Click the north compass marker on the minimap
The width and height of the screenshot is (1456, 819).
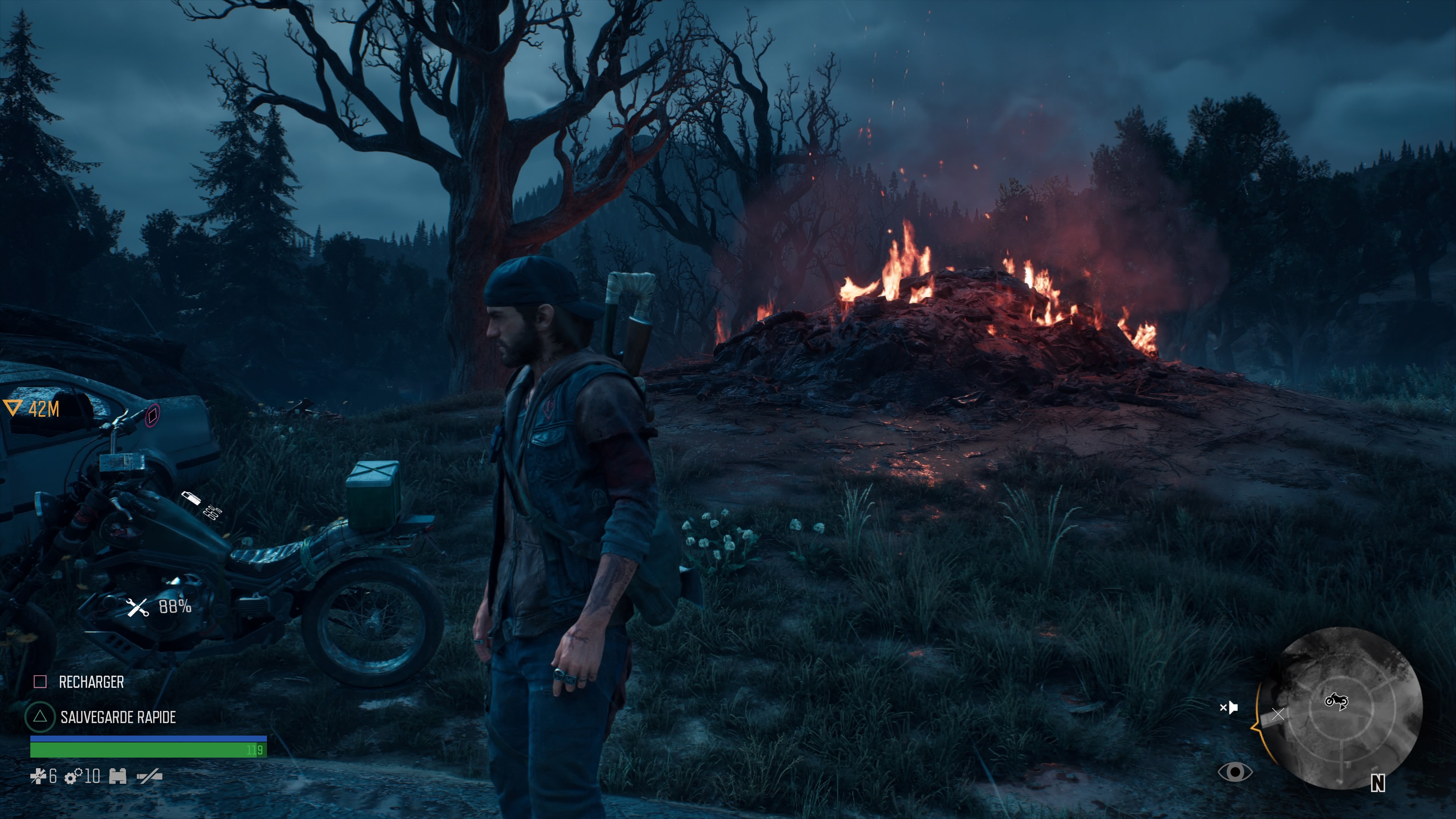[1378, 783]
